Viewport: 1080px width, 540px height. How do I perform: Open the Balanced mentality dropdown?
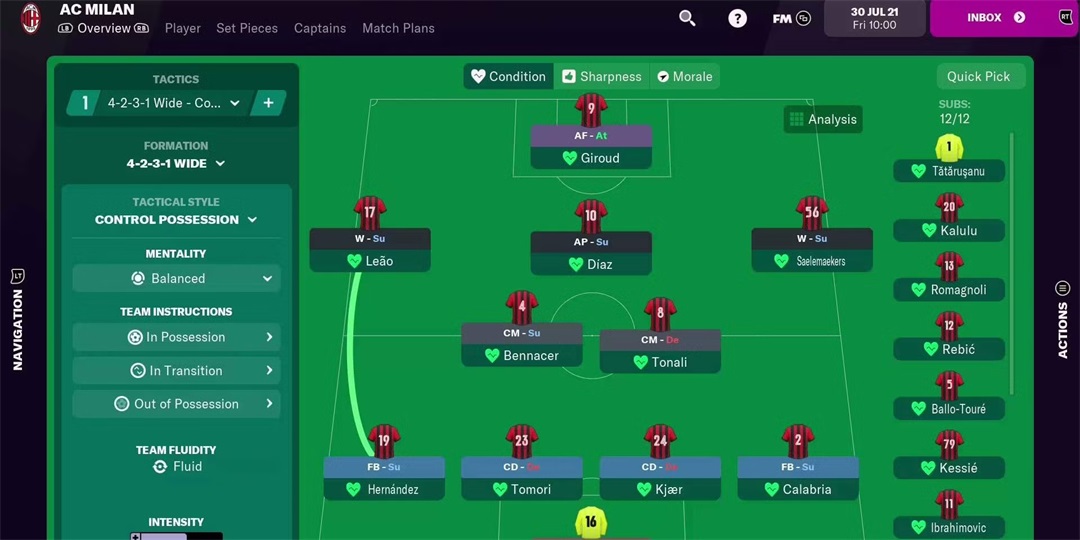pyautogui.click(x=176, y=278)
